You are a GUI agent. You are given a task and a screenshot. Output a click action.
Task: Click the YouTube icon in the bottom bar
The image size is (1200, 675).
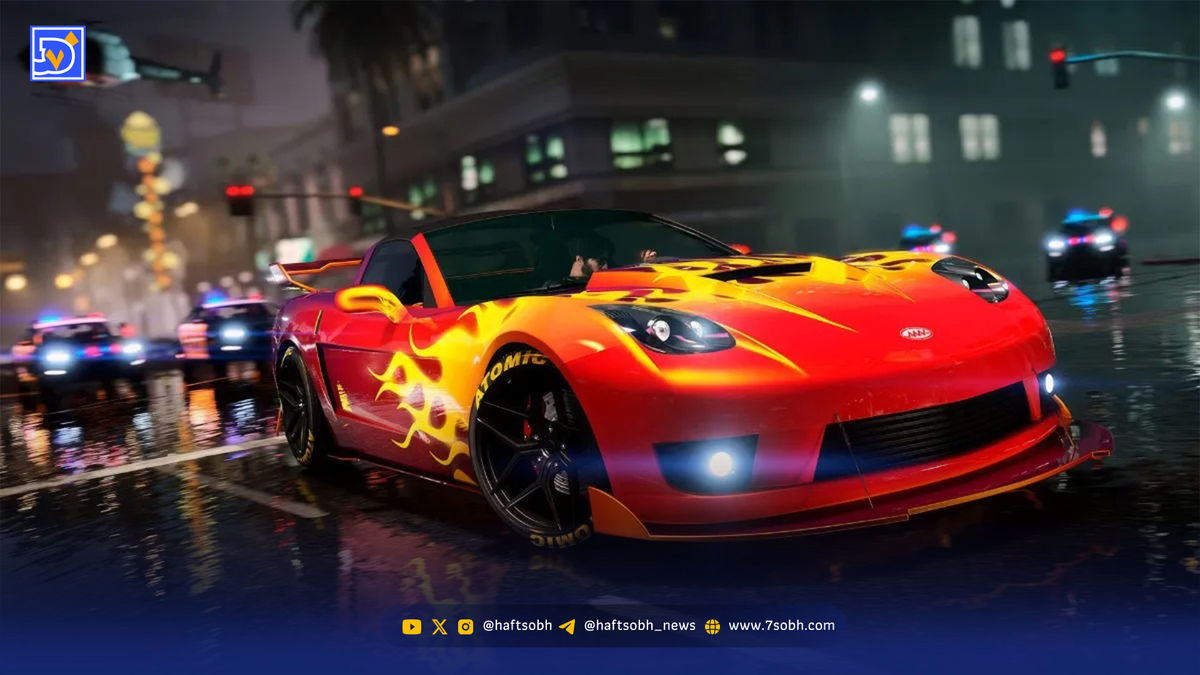(x=411, y=626)
